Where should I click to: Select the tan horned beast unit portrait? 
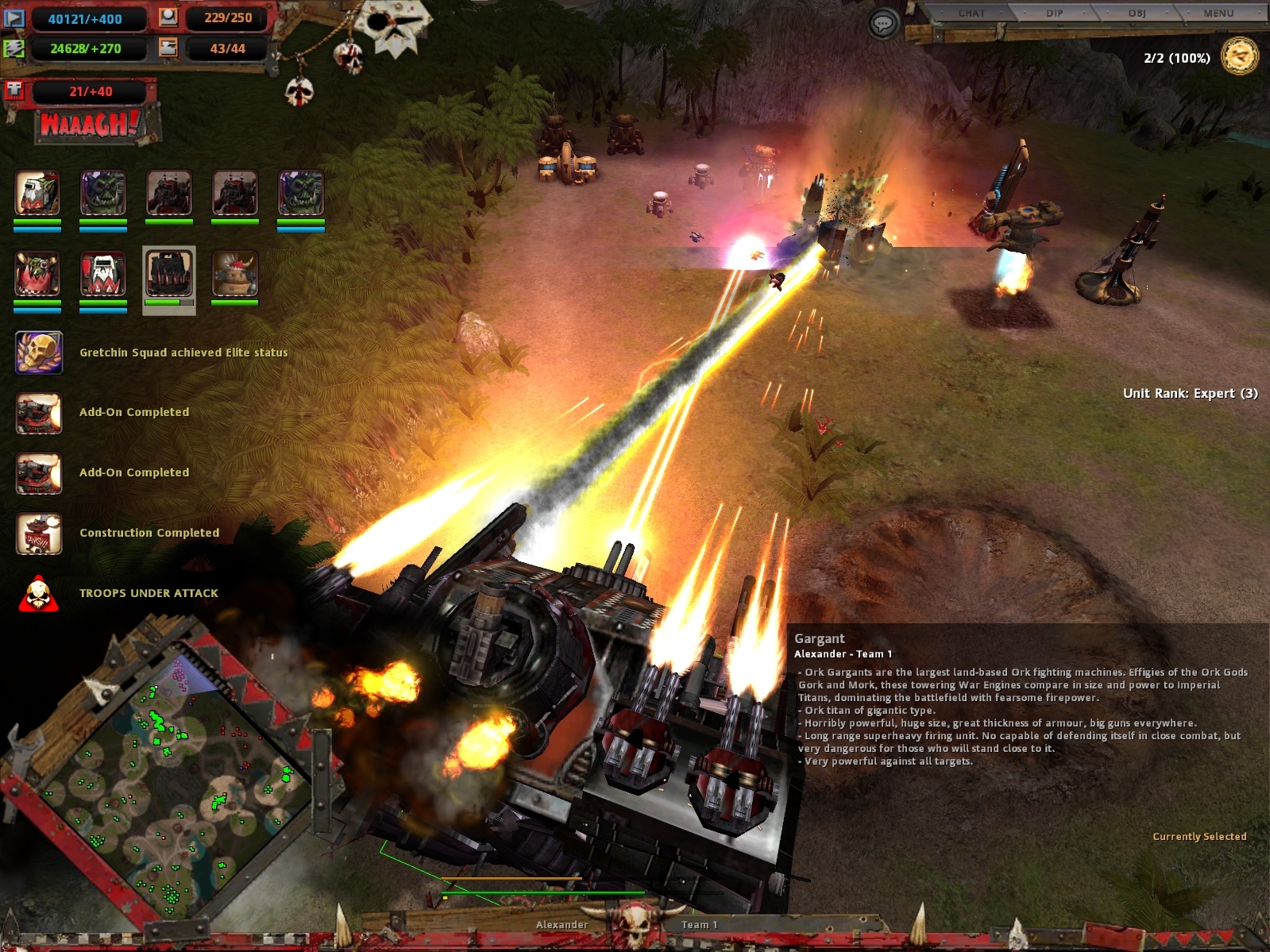click(x=234, y=274)
